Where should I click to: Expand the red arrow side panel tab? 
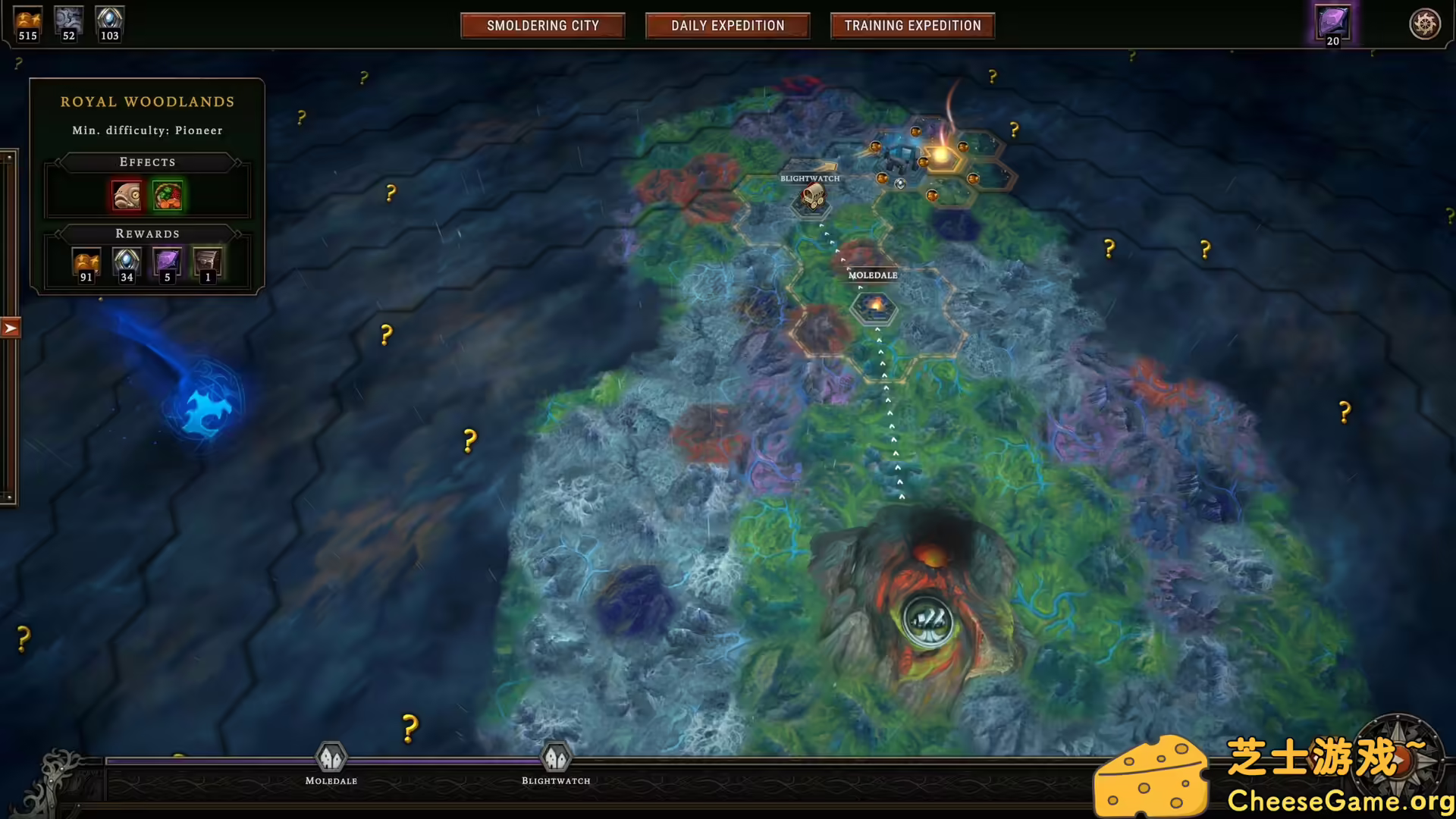point(10,328)
